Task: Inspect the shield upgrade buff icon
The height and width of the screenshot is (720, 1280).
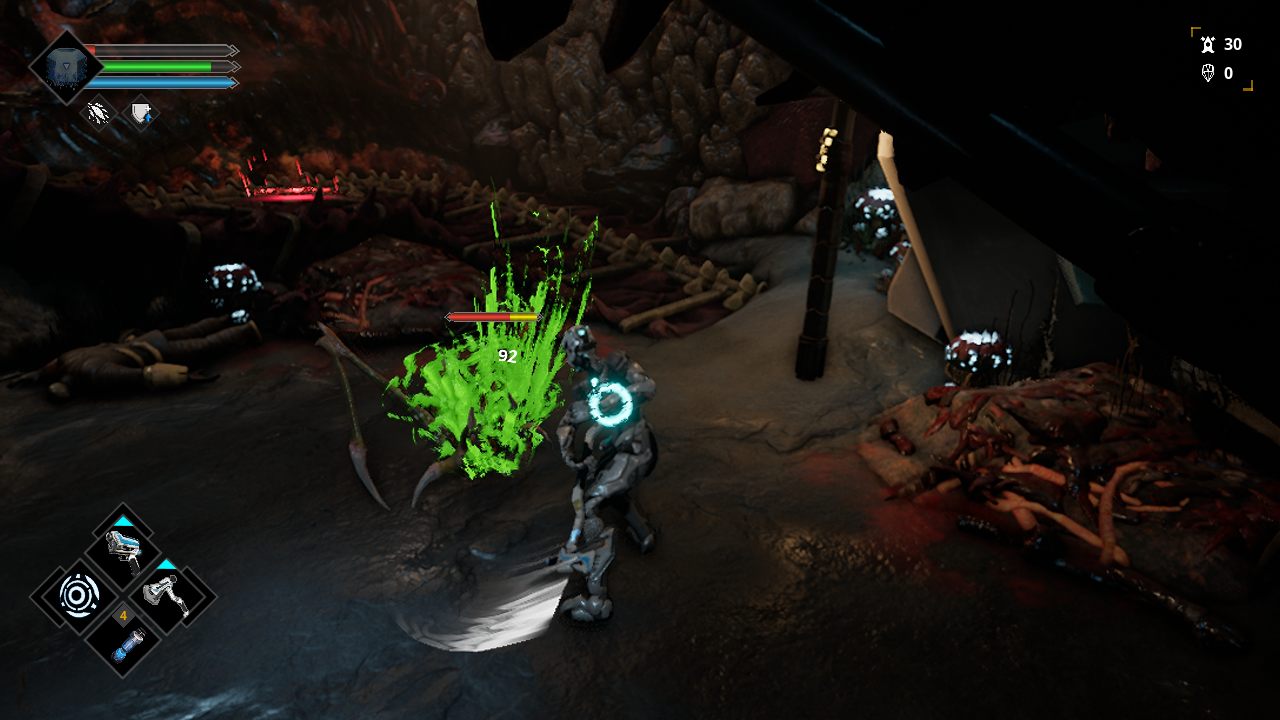Action: pos(141,113)
